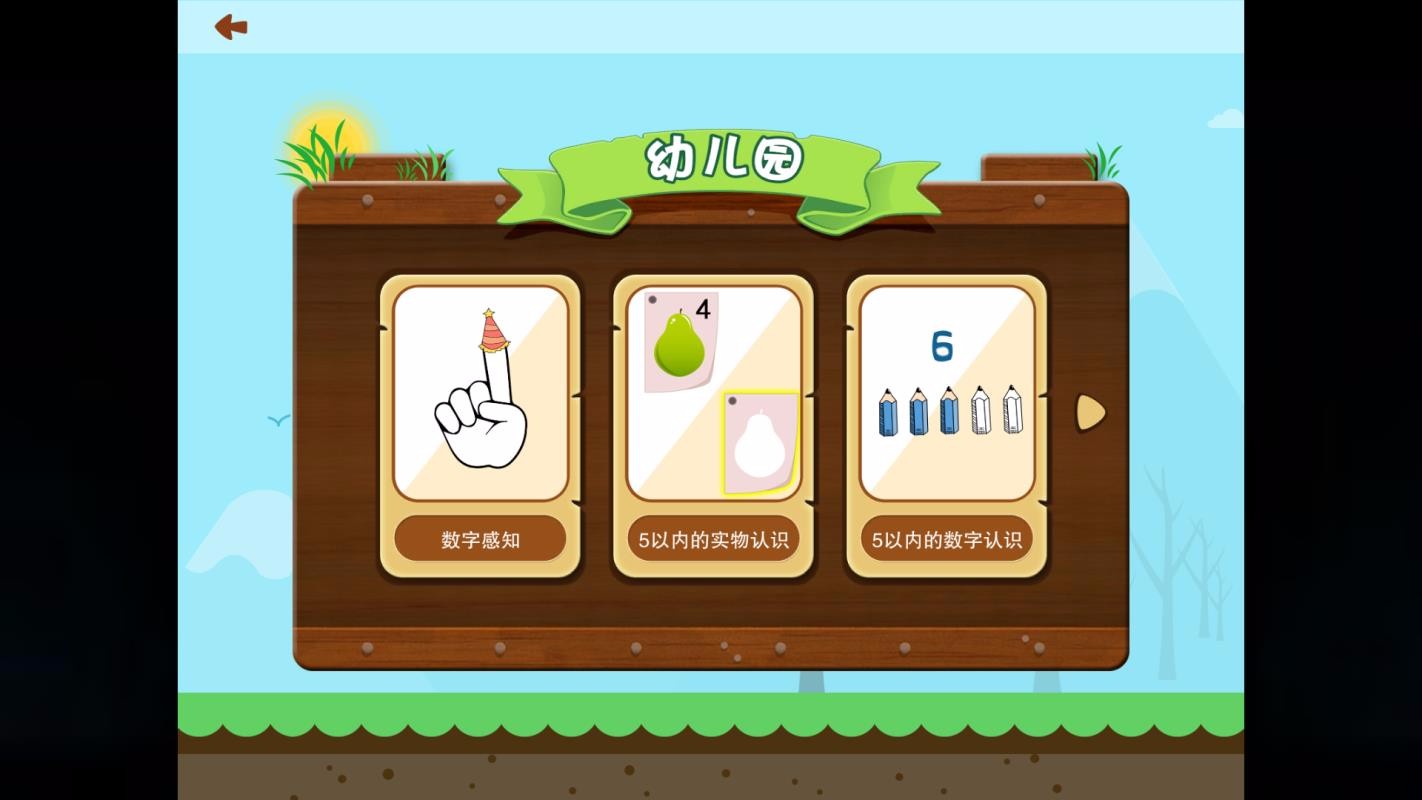Screen dimensions: 1422x800
Task: Open the 5以内的实物认识 lesson
Action: coord(713,538)
